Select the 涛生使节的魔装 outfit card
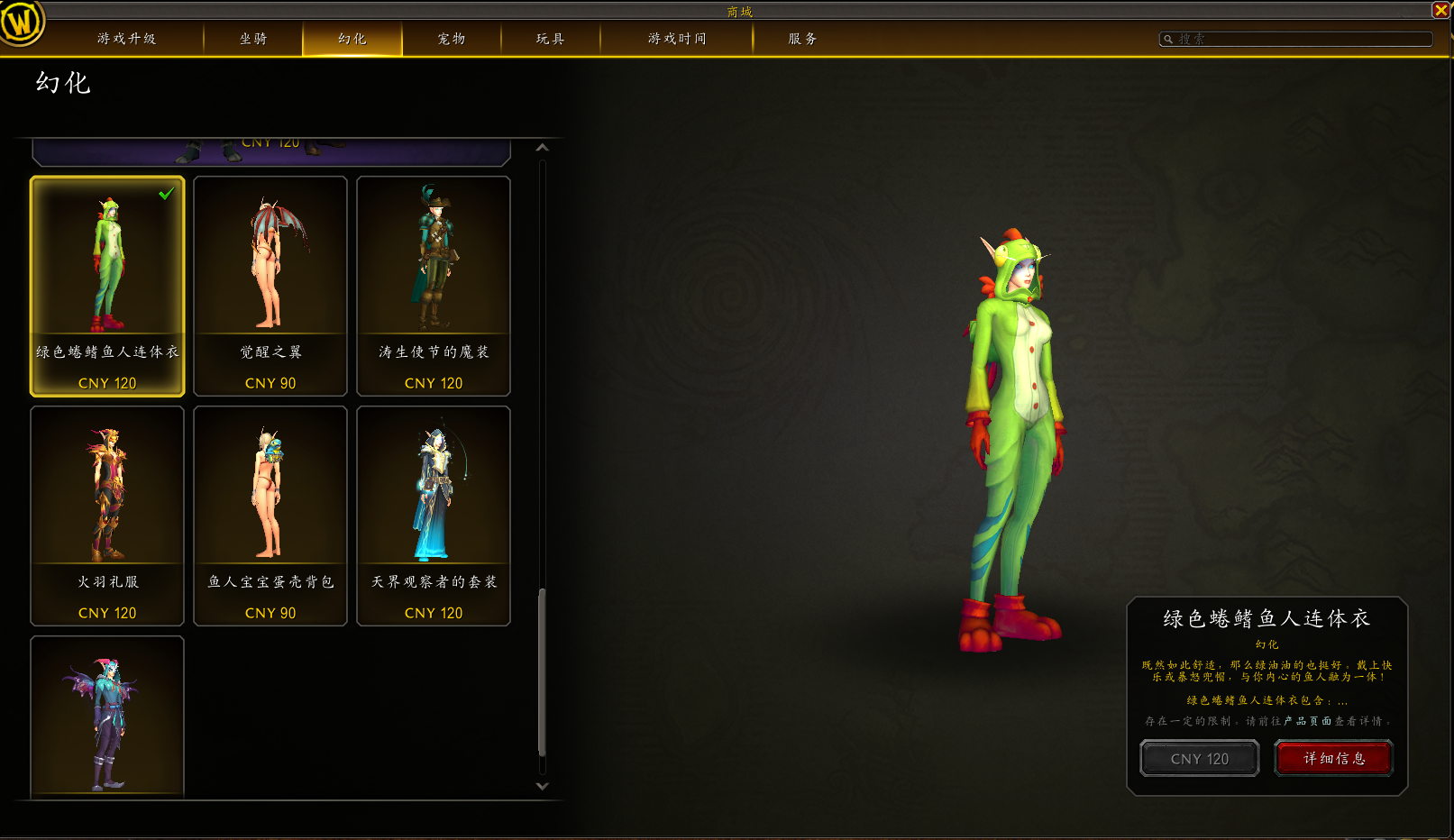Image resolution: width=1454 pixels, height=840 pixels. pos(434,286)
